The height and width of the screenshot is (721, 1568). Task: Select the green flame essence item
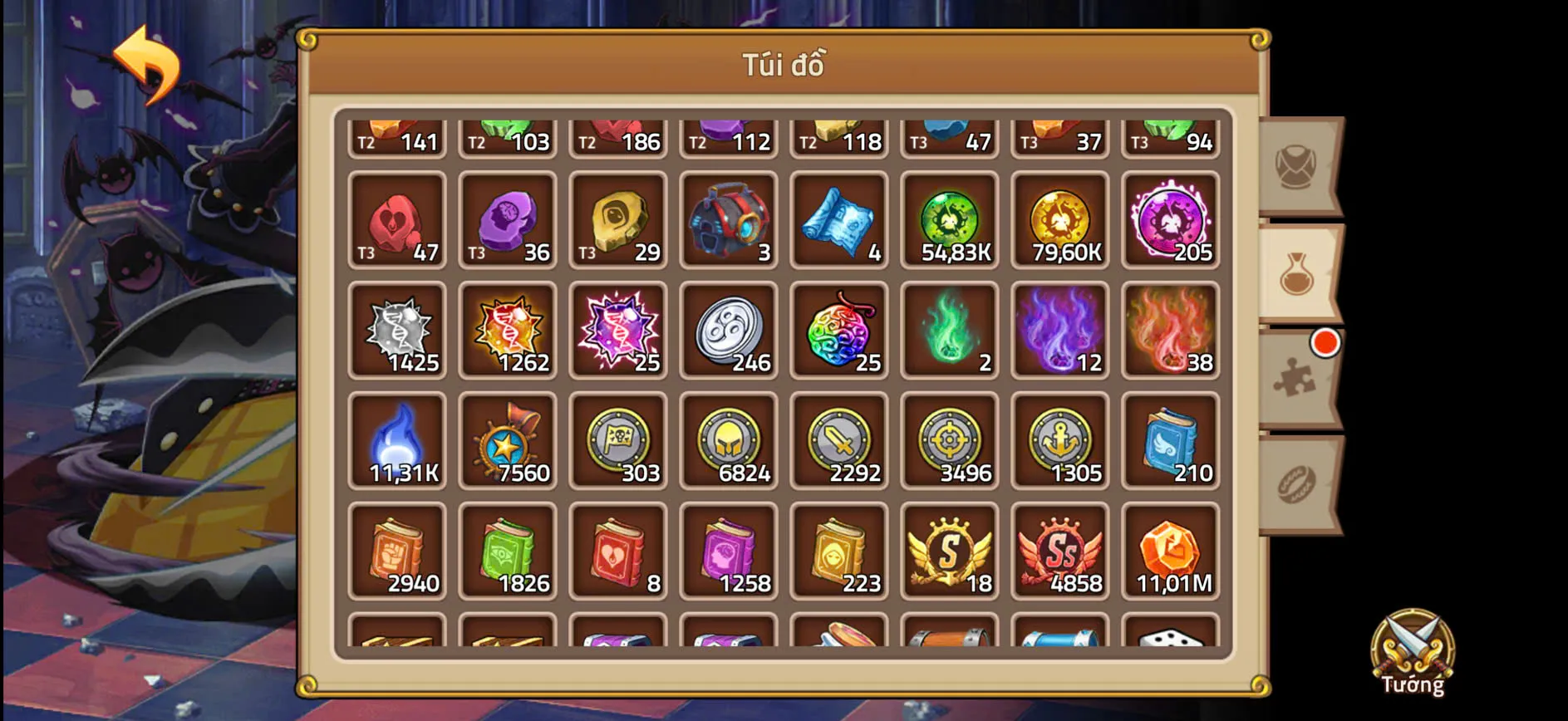[950, 331]
